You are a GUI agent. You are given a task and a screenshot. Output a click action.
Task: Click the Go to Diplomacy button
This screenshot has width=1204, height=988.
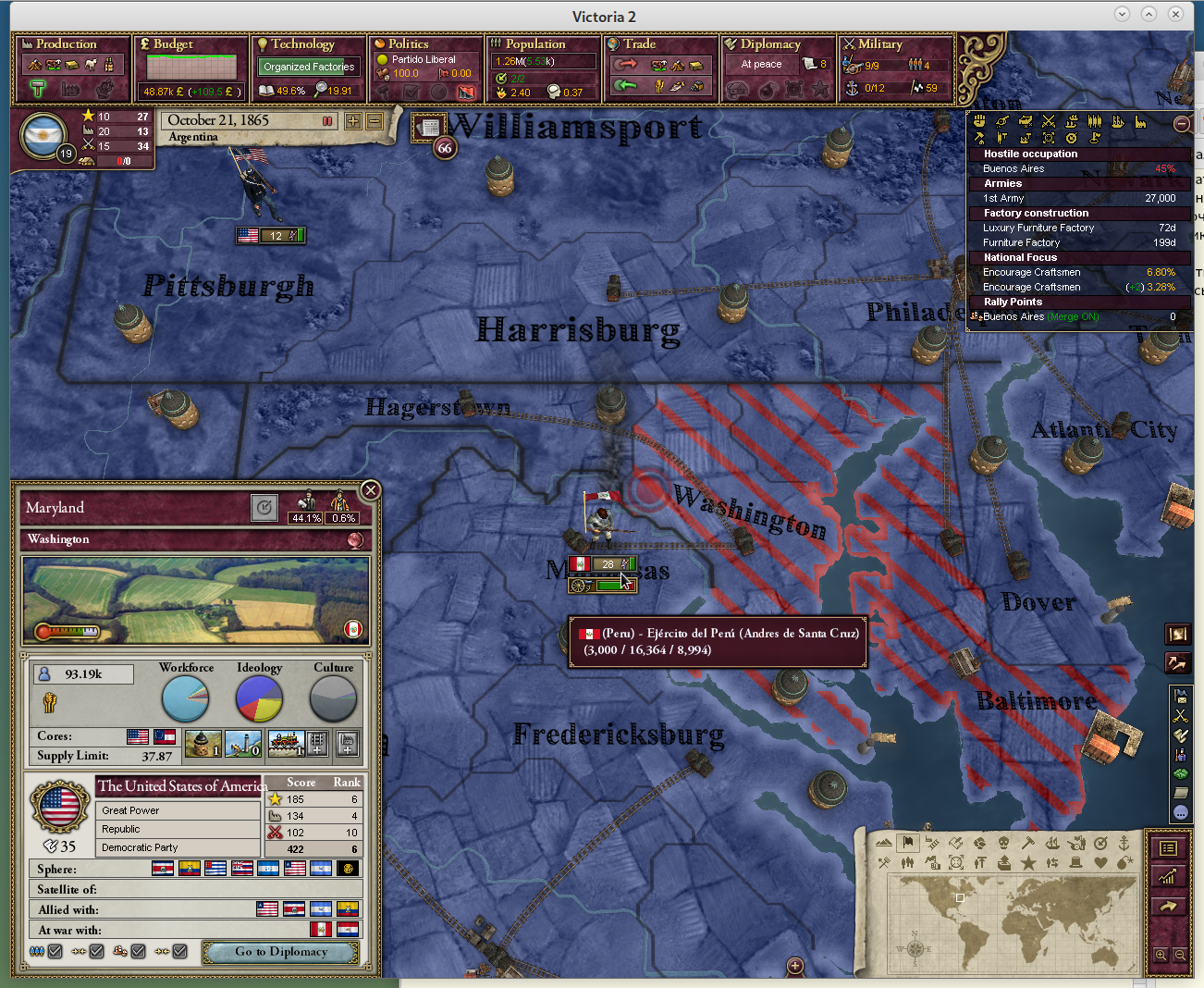(x=281, y=952)
